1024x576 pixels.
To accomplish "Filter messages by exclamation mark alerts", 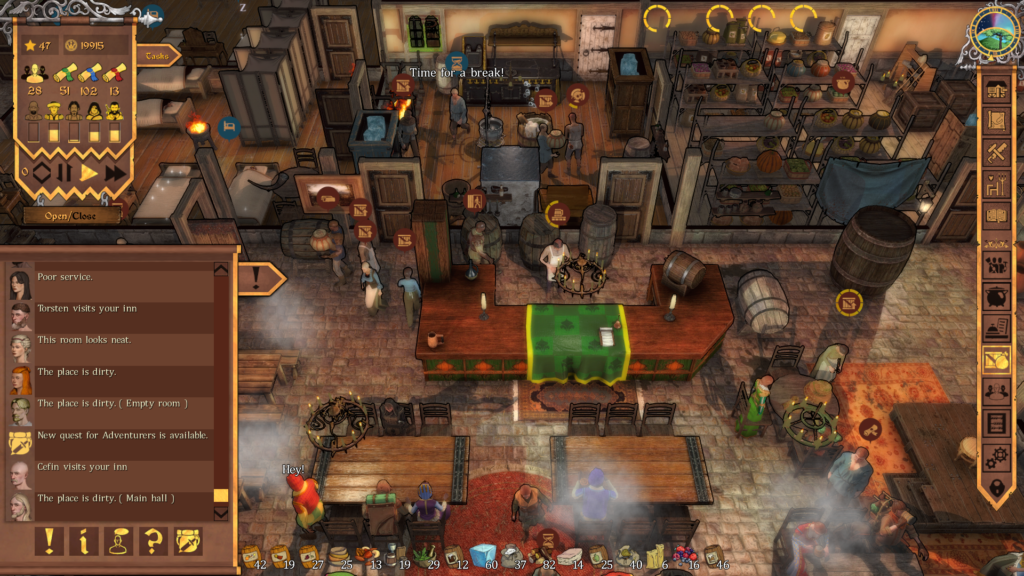I will point(48,541).
